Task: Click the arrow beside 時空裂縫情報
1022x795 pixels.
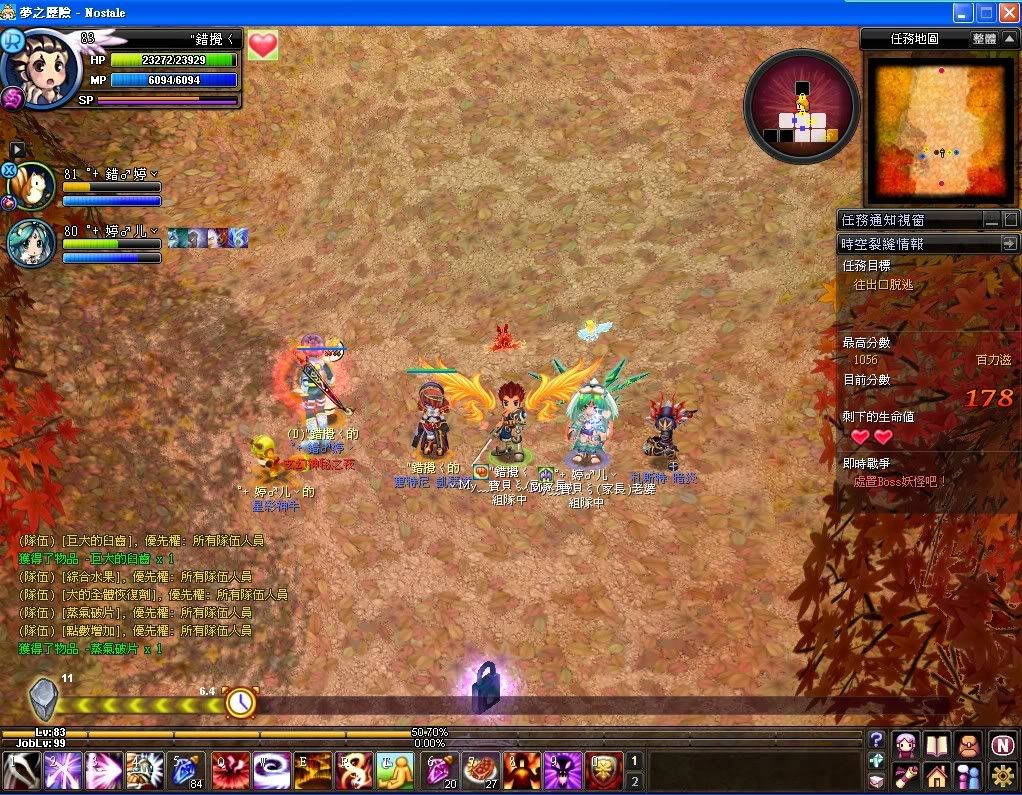Action: pos(1009,243)
